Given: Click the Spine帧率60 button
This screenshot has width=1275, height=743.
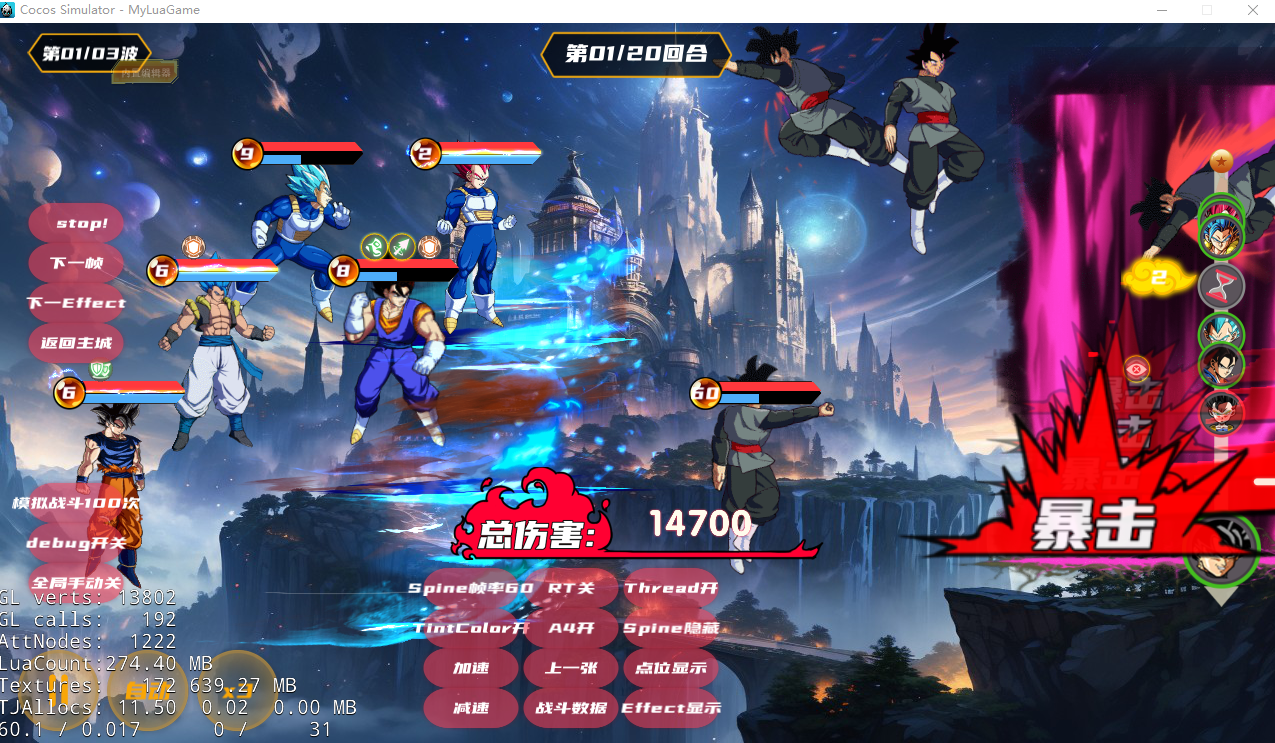Looking at the screenshot, I should click(471, 588).
